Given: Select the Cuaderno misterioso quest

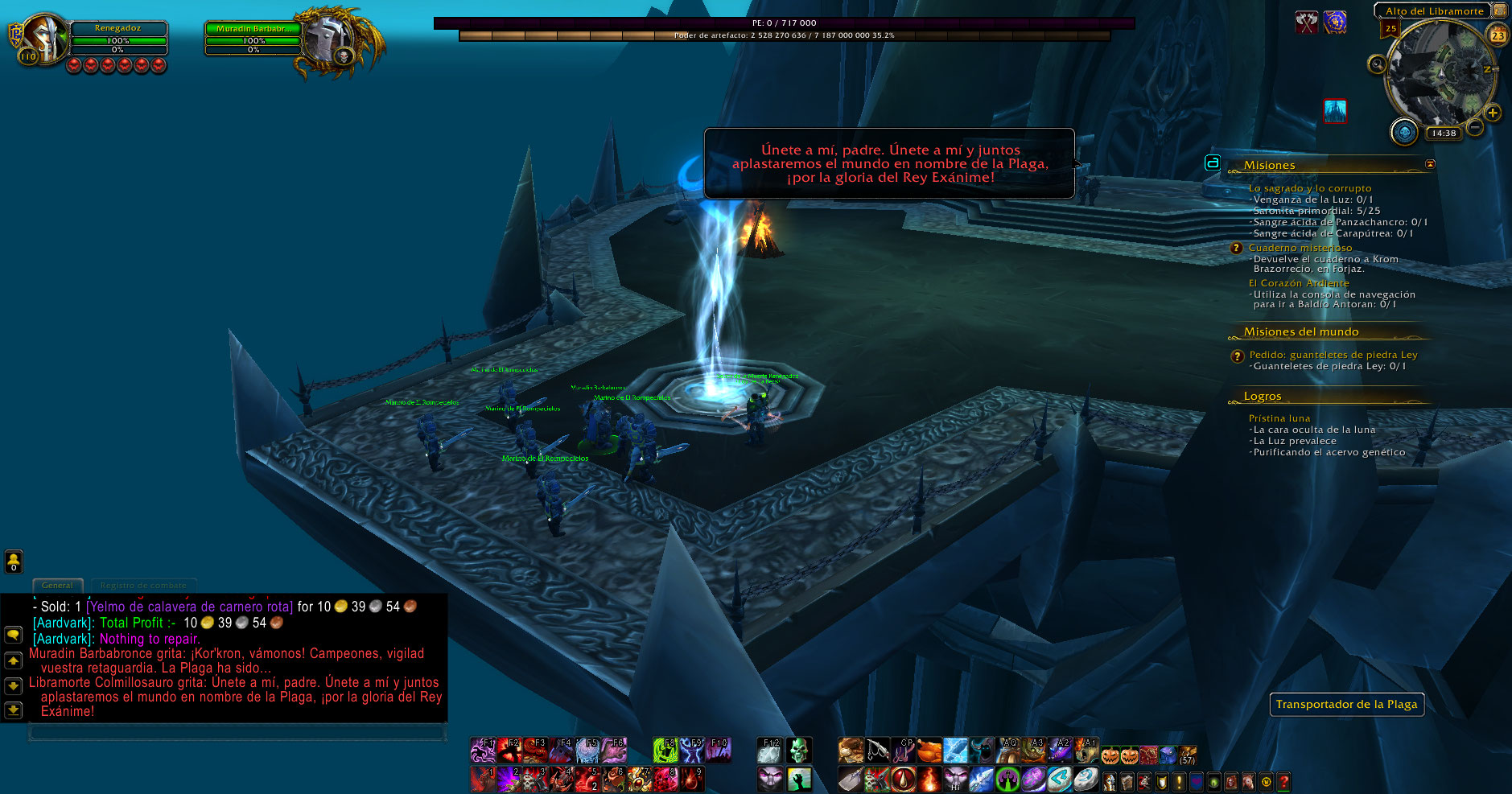Looking at the screenshot, I should pyautogui.click(x=1300, y=248).
